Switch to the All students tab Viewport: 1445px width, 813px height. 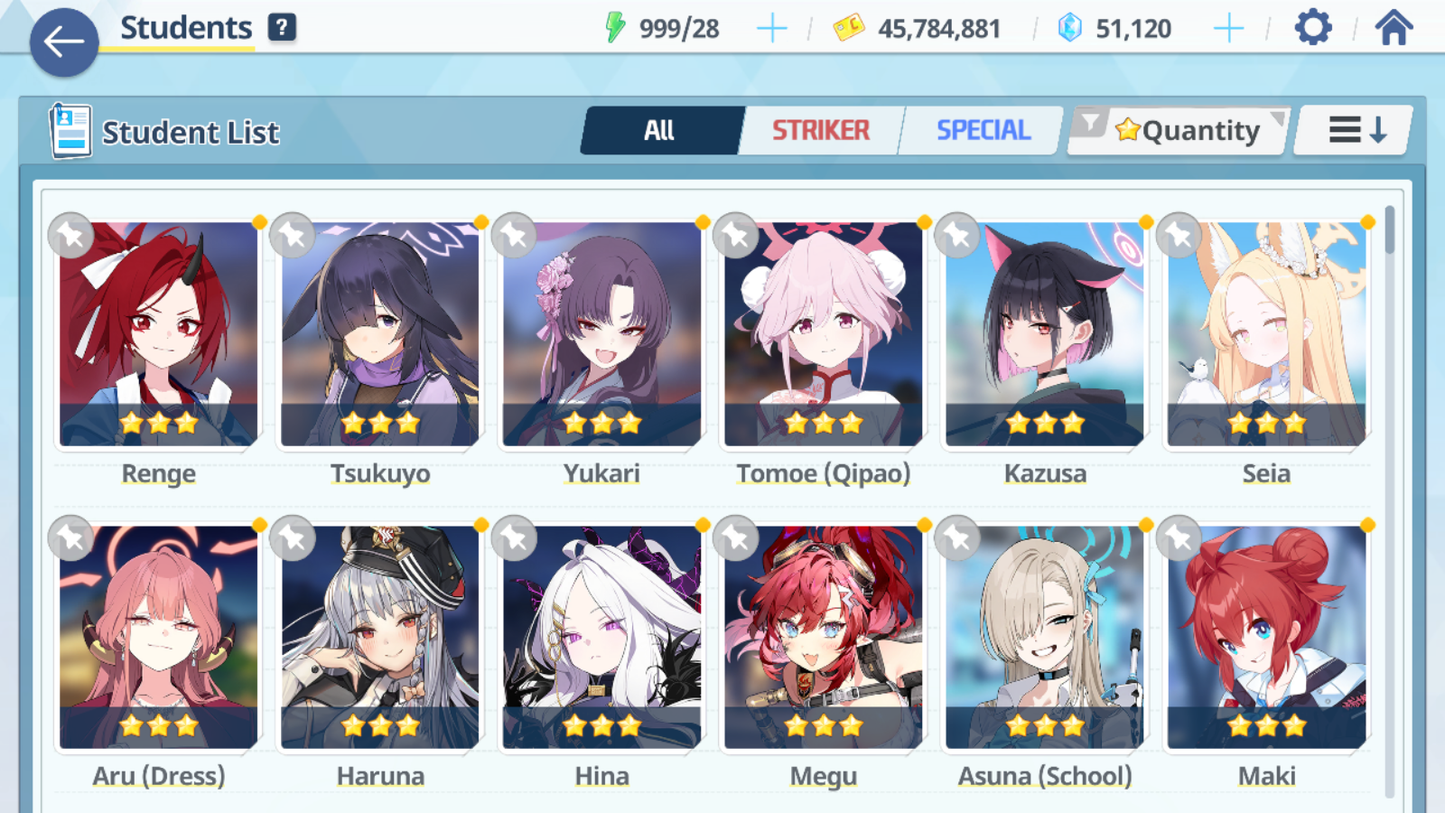coord(660,130)
